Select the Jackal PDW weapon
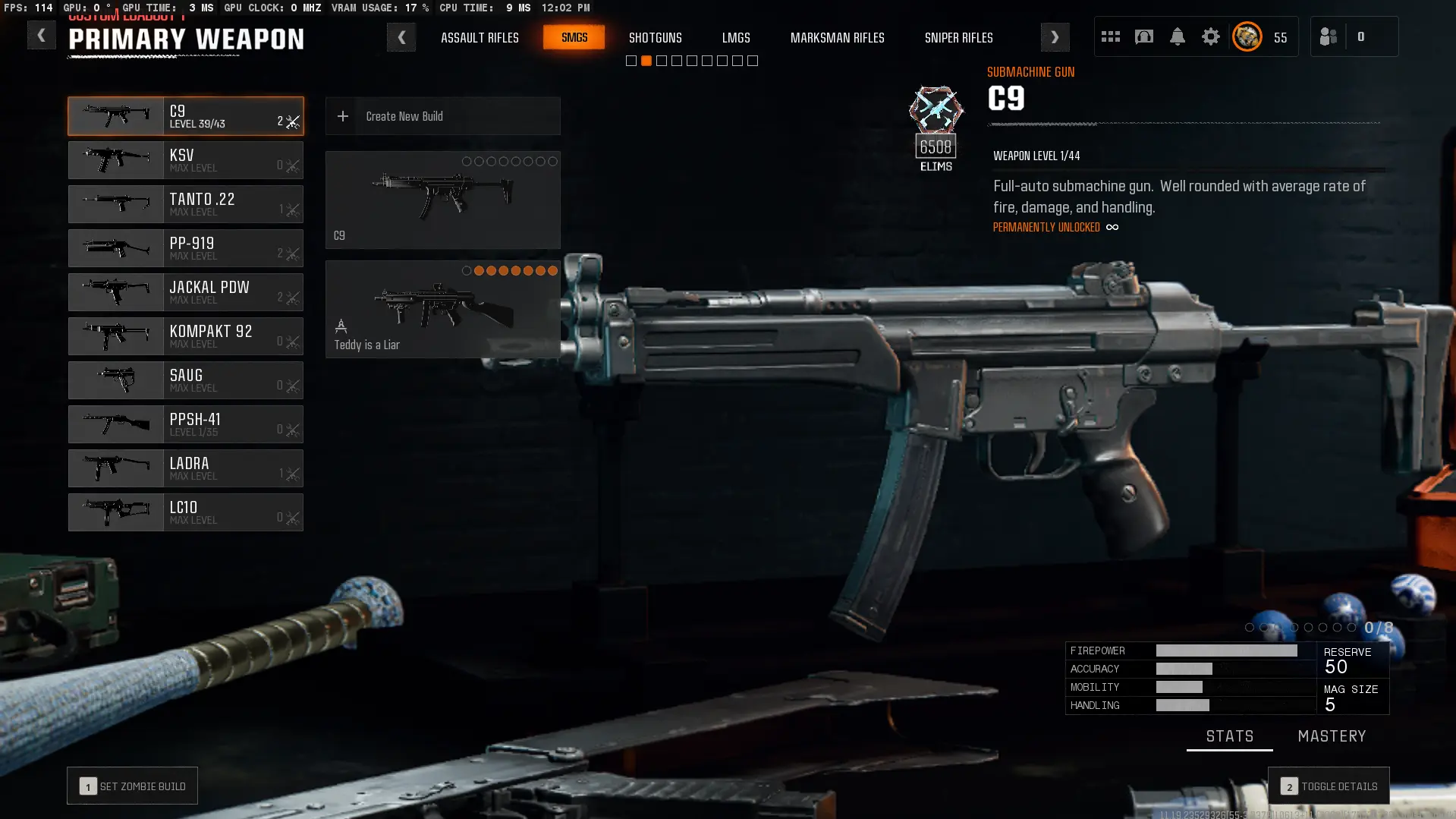1456x819 pixels. click(185, 292)
